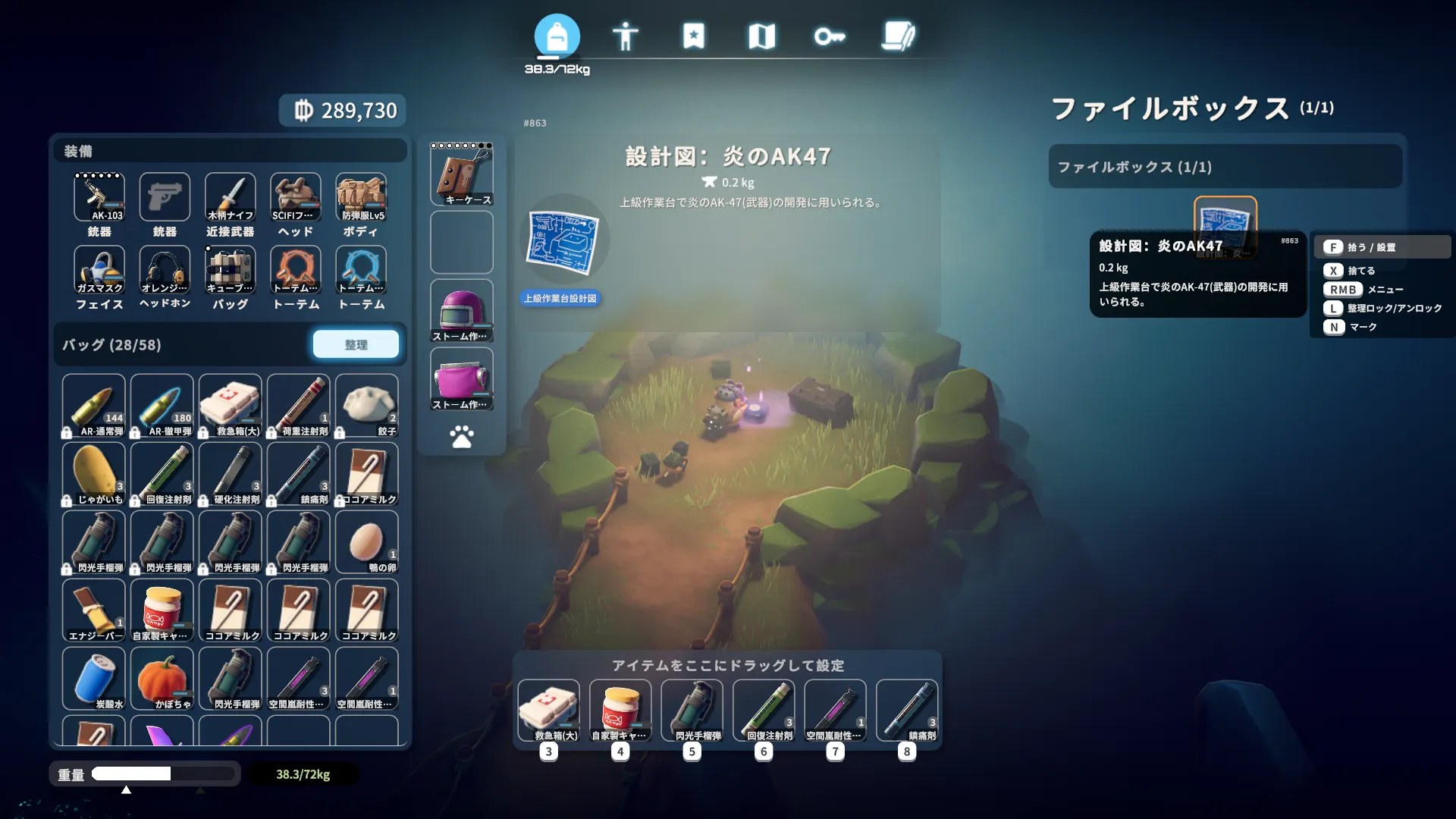Click the 整理 sort button
This screenshot has height=819, width=1456.
(356, 344)
